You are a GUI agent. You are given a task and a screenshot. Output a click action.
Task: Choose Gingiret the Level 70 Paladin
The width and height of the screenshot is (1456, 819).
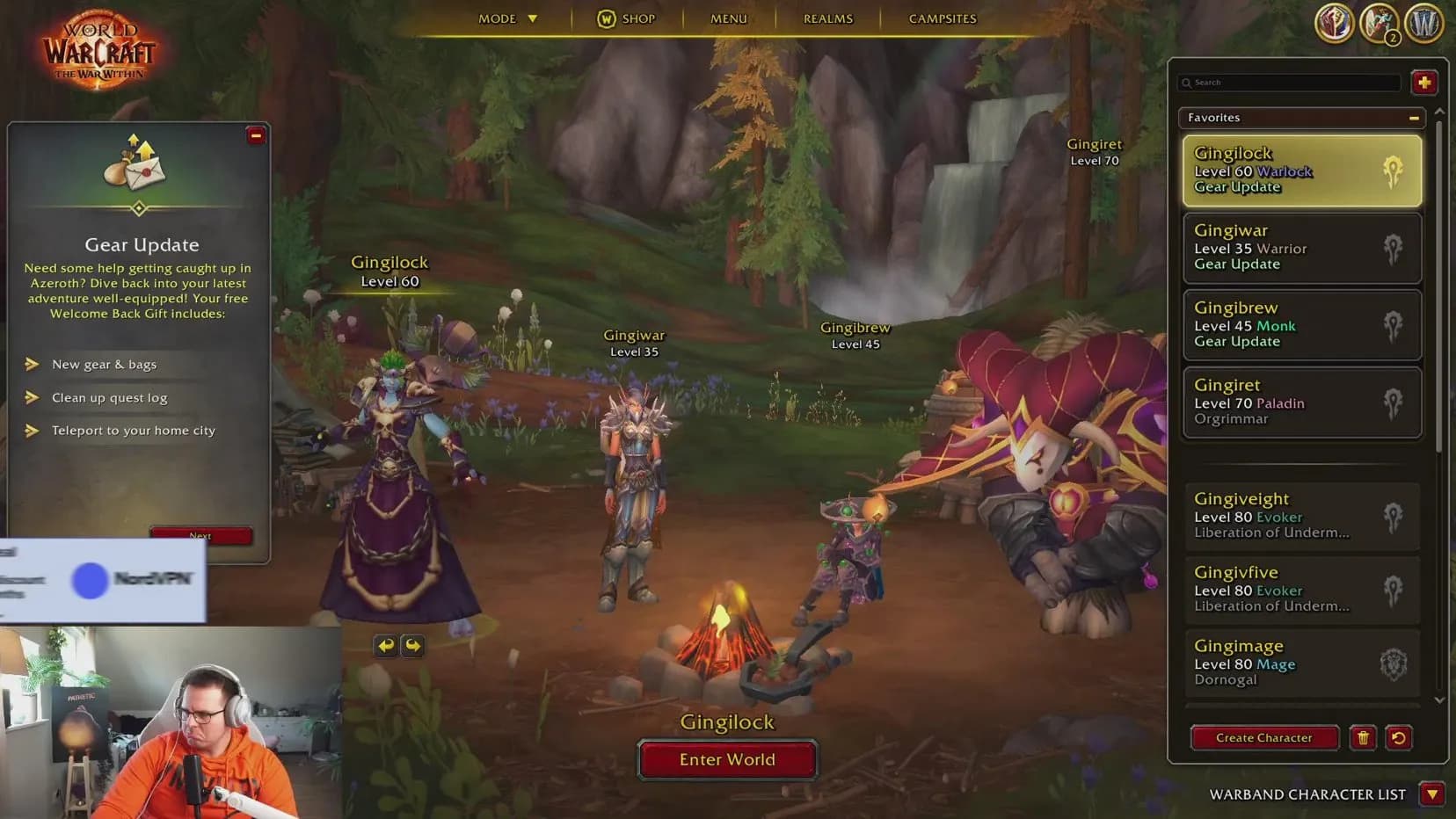(1301, 402)
